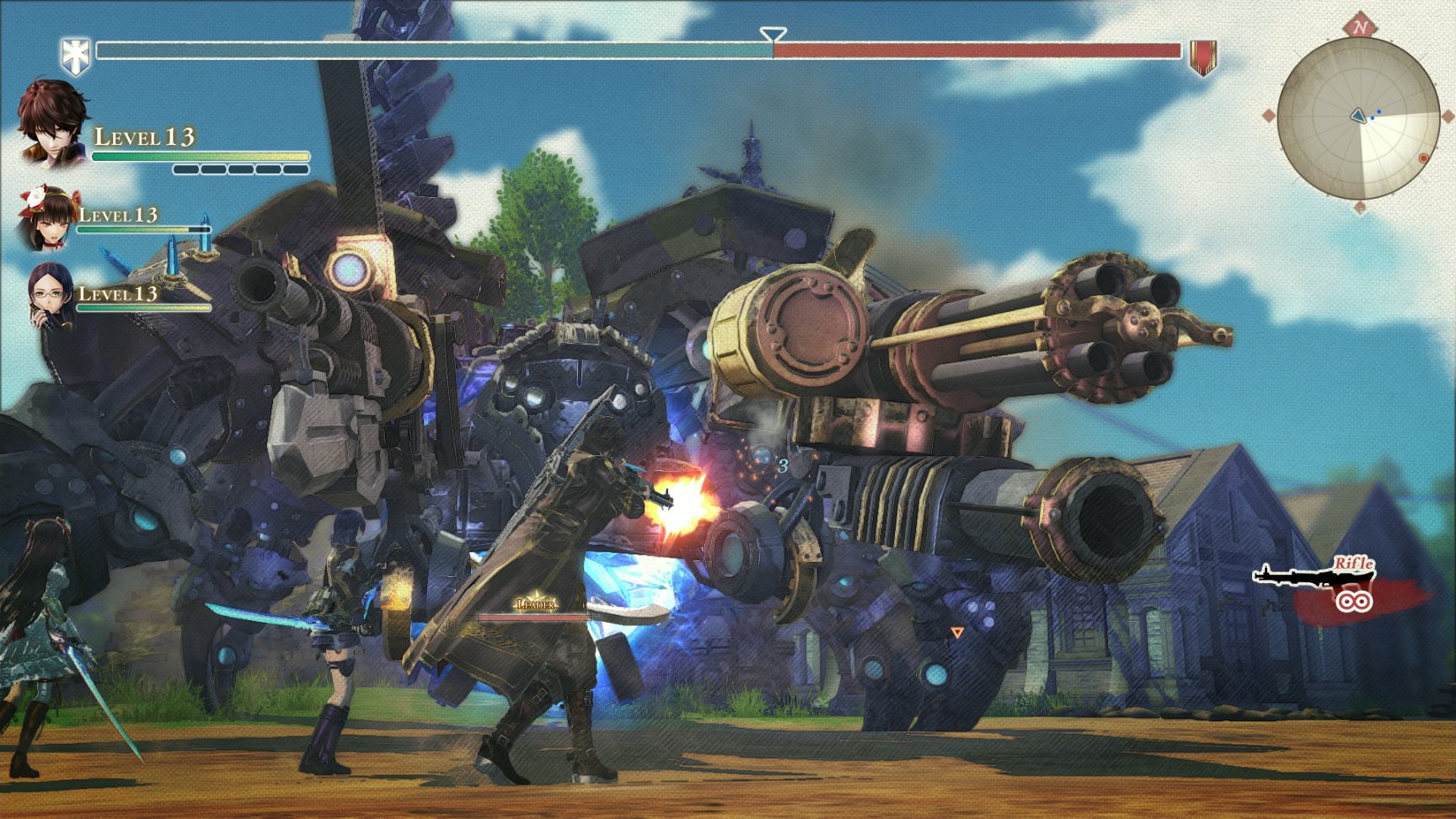The width and height of the screenshot is (1456, 819).
Task: Click the red banner at the gauge's right end
Action: [1202, 56]
